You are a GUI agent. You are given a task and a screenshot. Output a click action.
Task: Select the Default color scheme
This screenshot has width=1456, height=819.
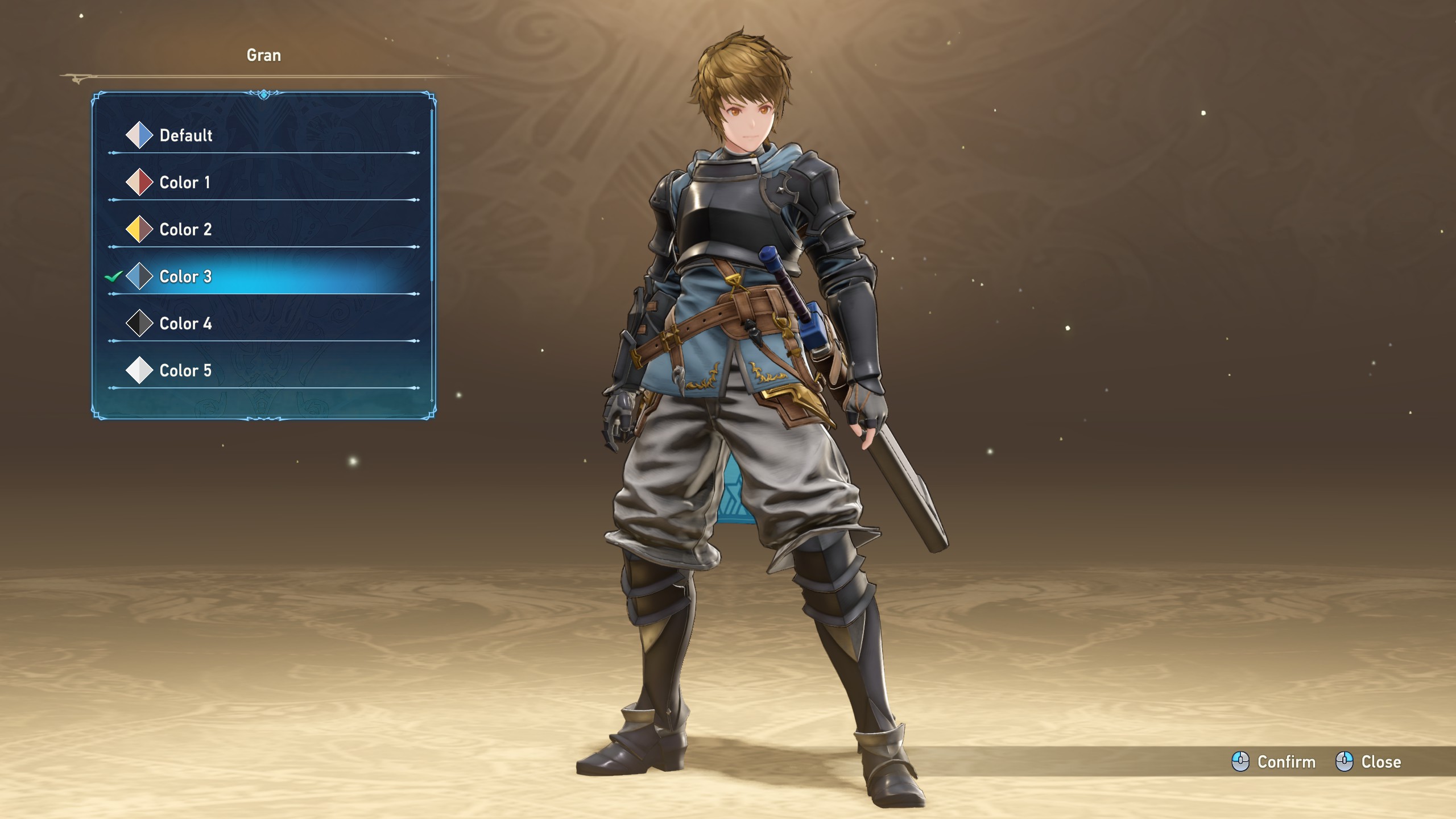tap(185, 135)
